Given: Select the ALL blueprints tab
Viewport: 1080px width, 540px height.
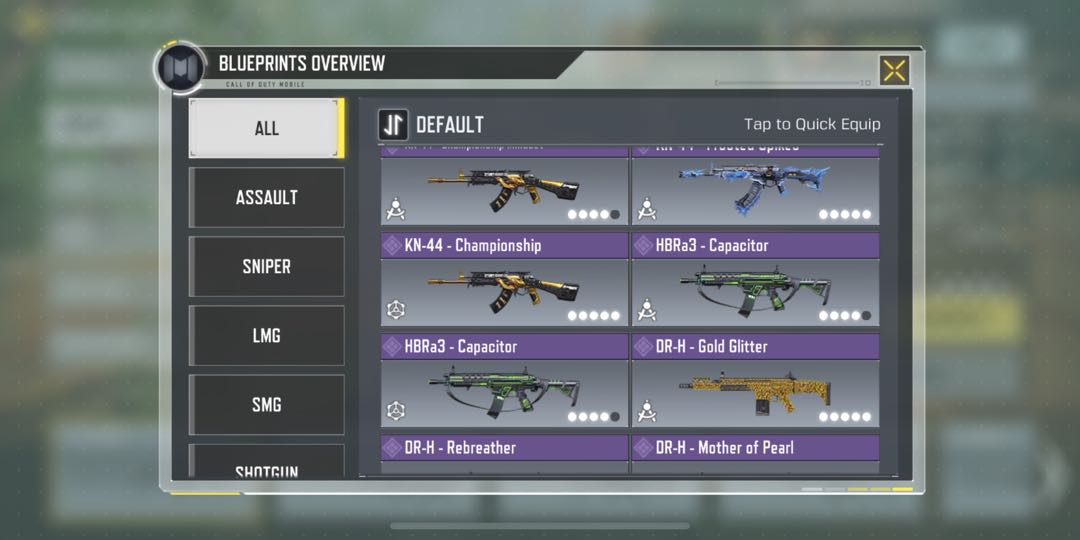Looking at the screenshot, I should (266, 128).
